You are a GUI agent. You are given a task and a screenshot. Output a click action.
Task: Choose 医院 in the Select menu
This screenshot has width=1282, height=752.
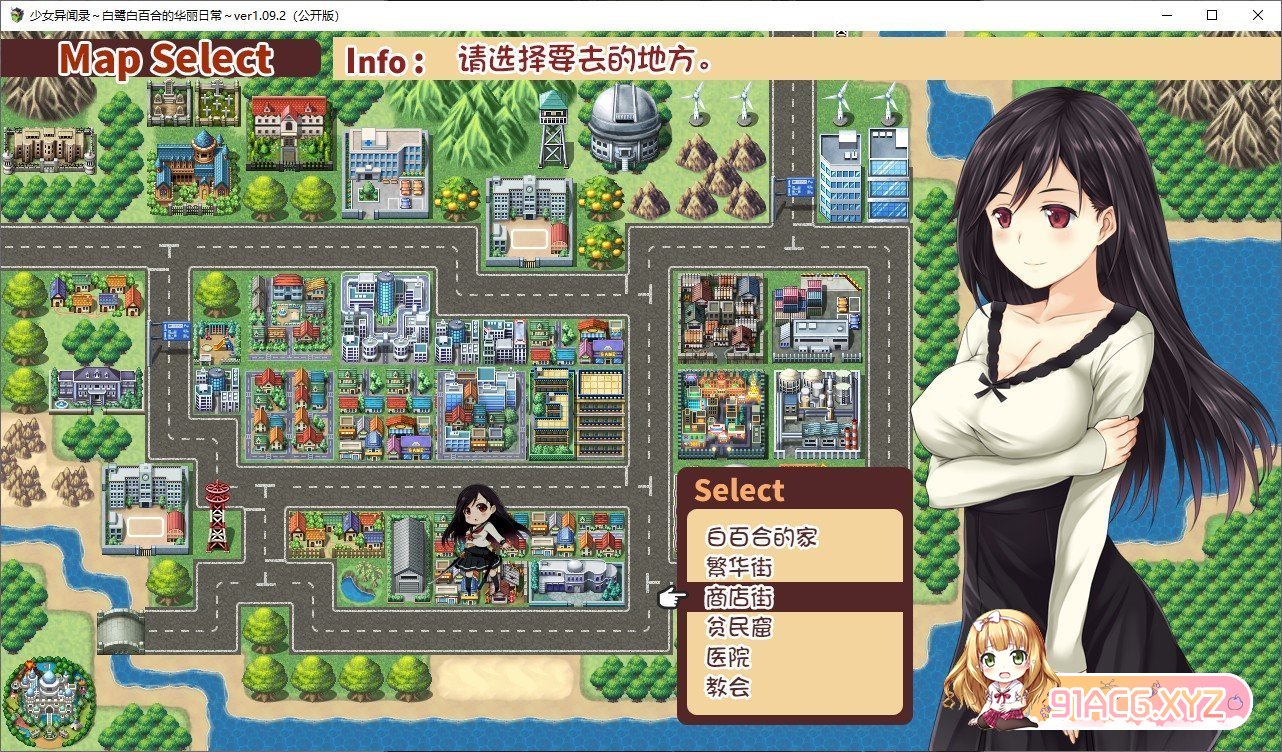pos(727,657)
